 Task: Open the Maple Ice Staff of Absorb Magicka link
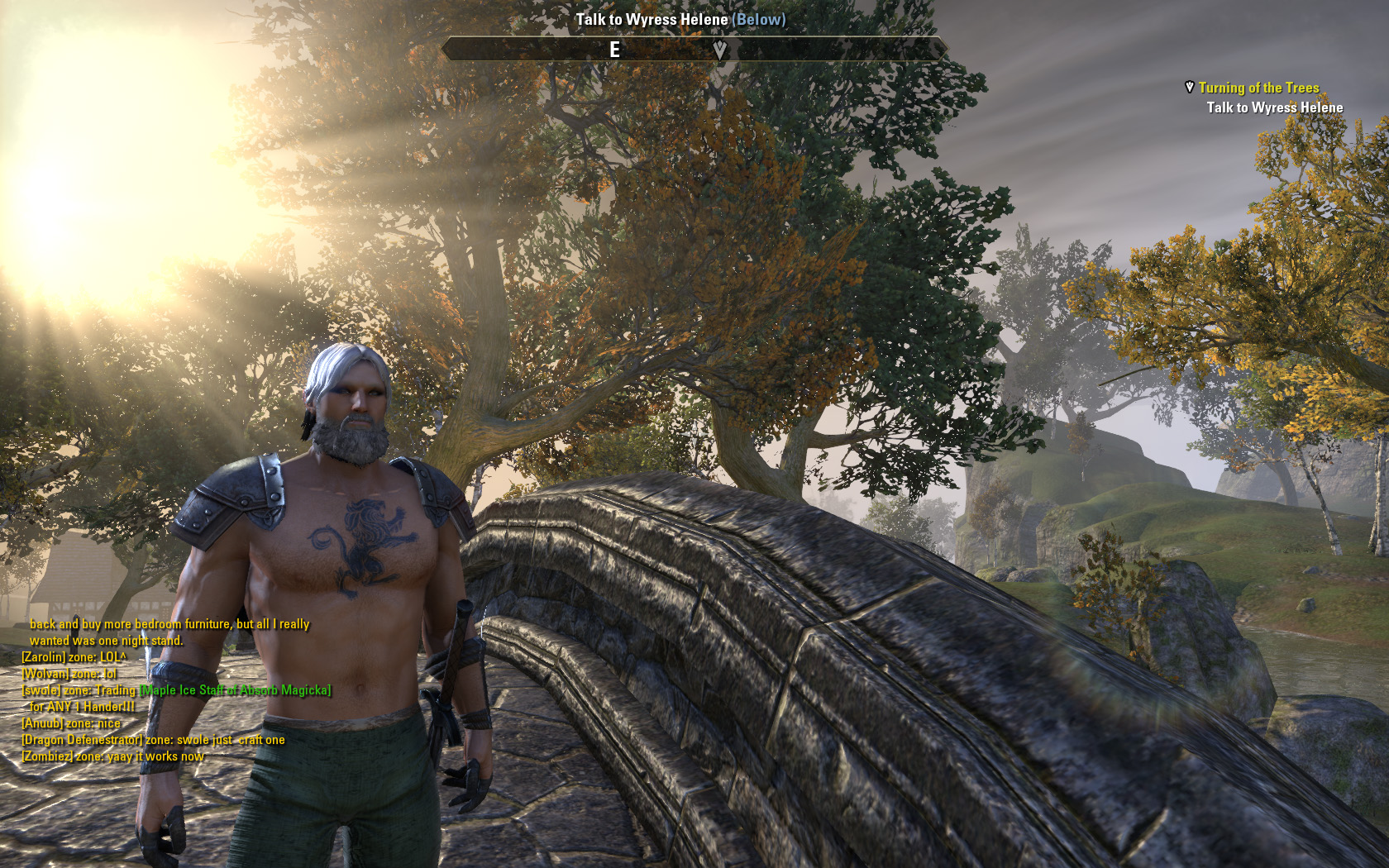coord(236,690)
